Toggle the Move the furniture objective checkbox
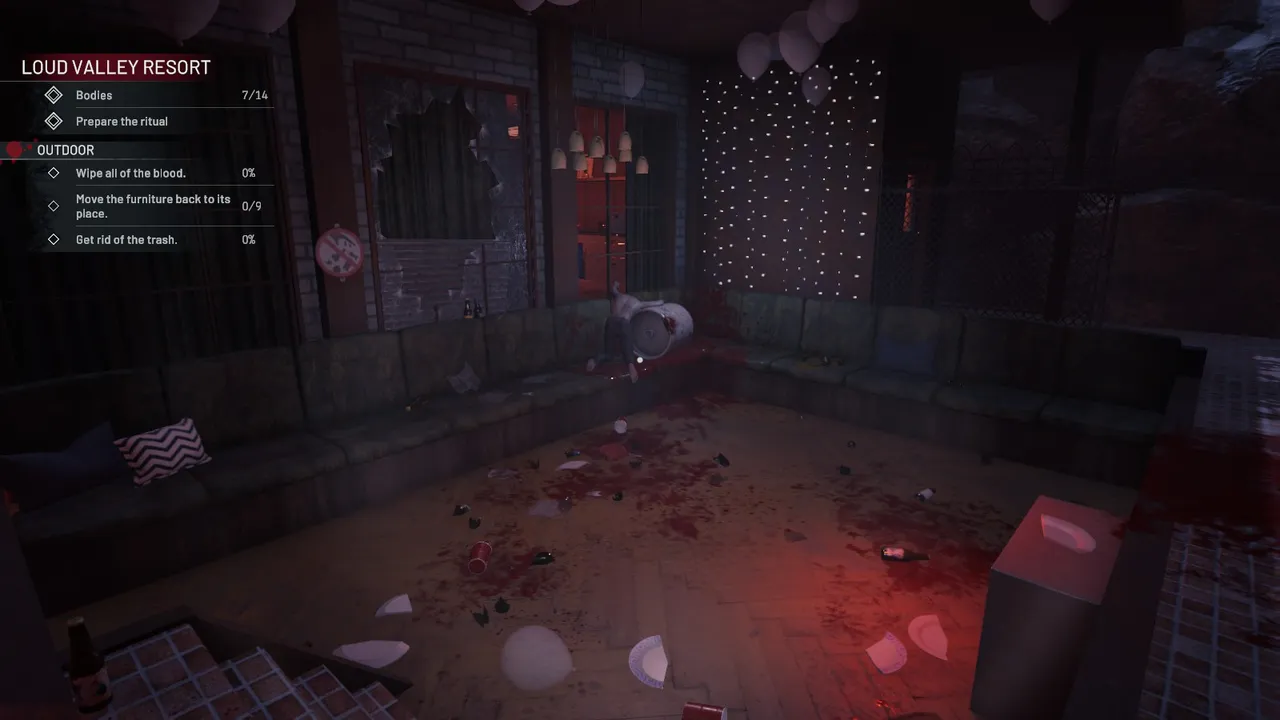 pyautogui.click(x=55, y=206)
